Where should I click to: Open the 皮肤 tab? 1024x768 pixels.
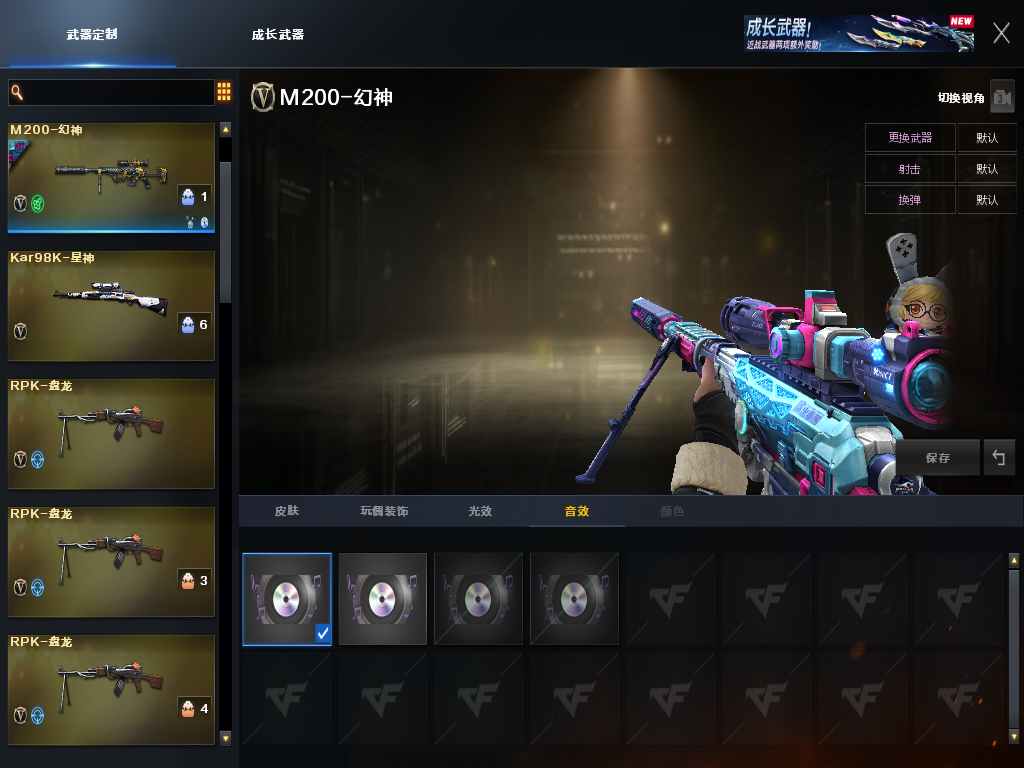point(287,511)
